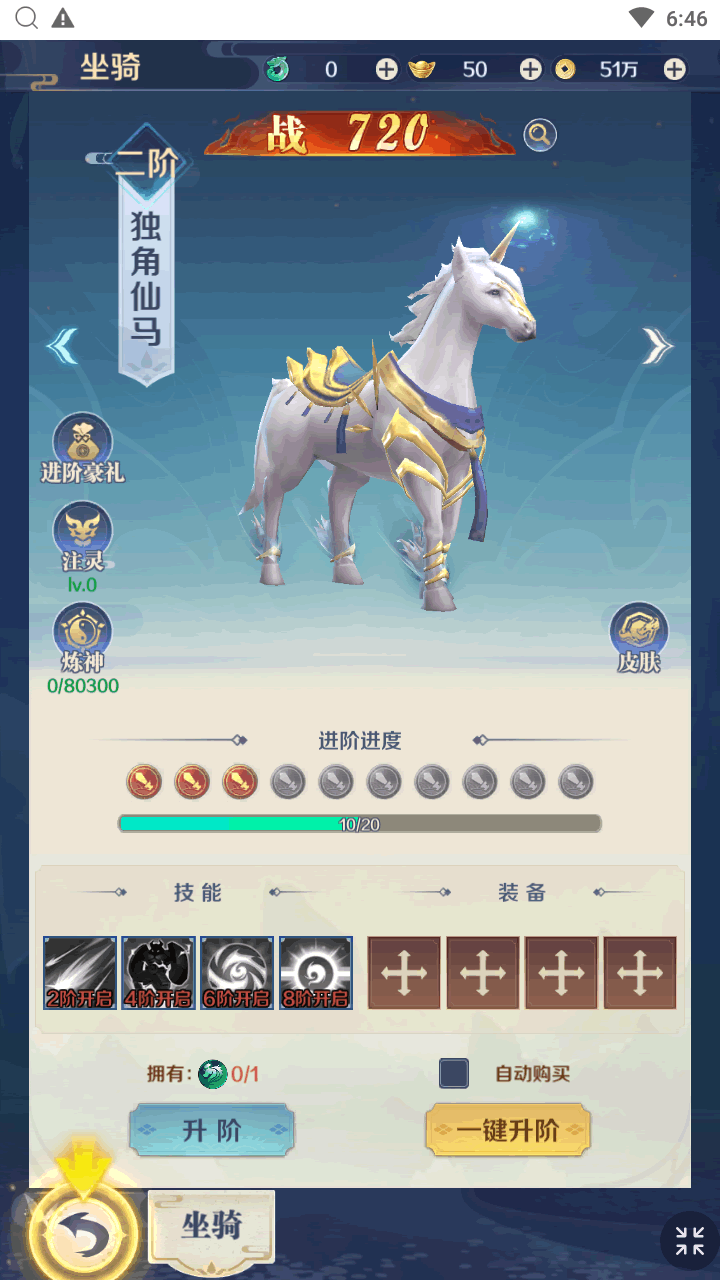Open the 进阶豪礼 reward icon
The height and width of the screenshot is (1280, 720).
pyautogui.click(x=82, y=441)
